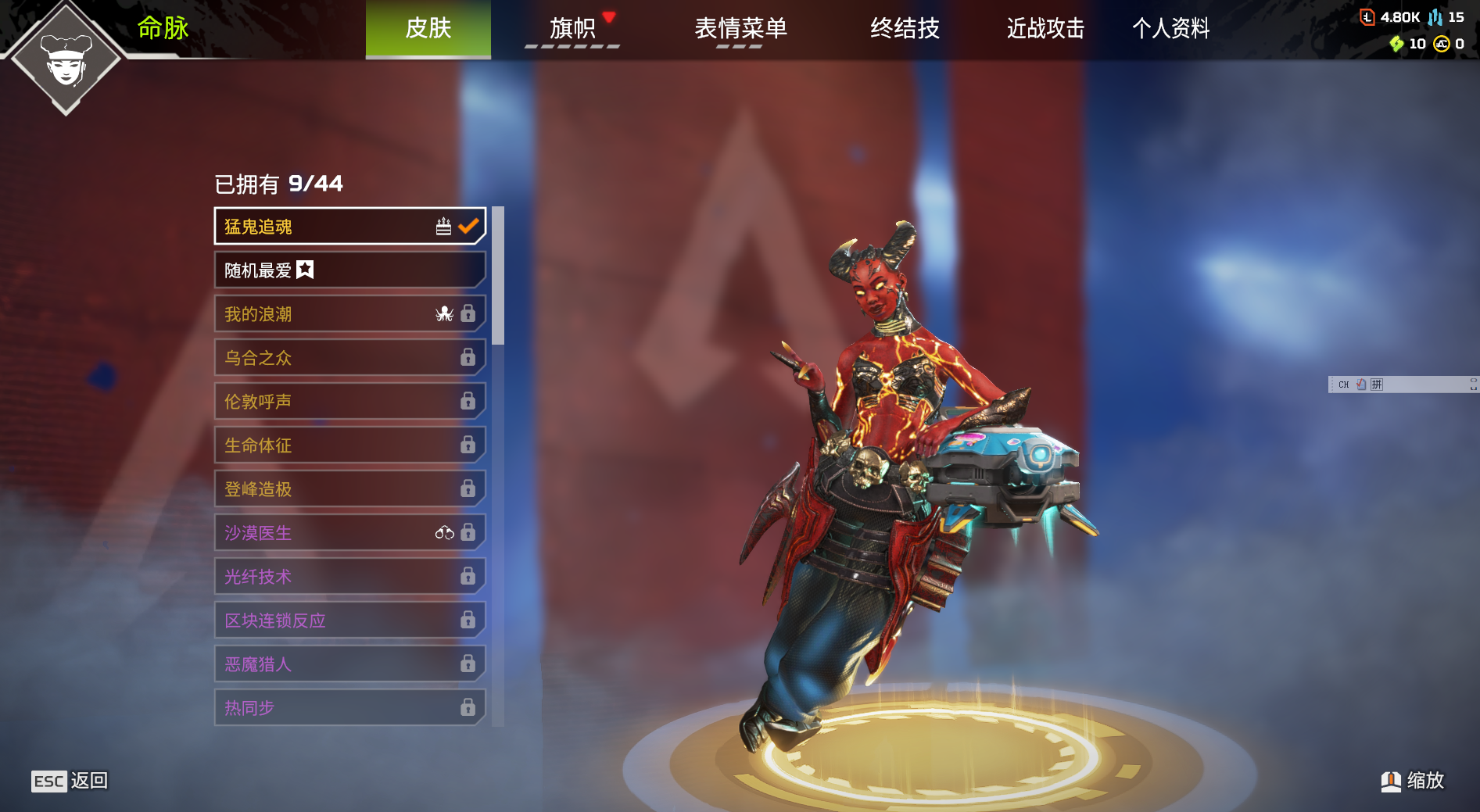Select the 恶魔猎人 skin
Image resolution: width=1480 pixels, height=812 pixels.
coord(349,664)
